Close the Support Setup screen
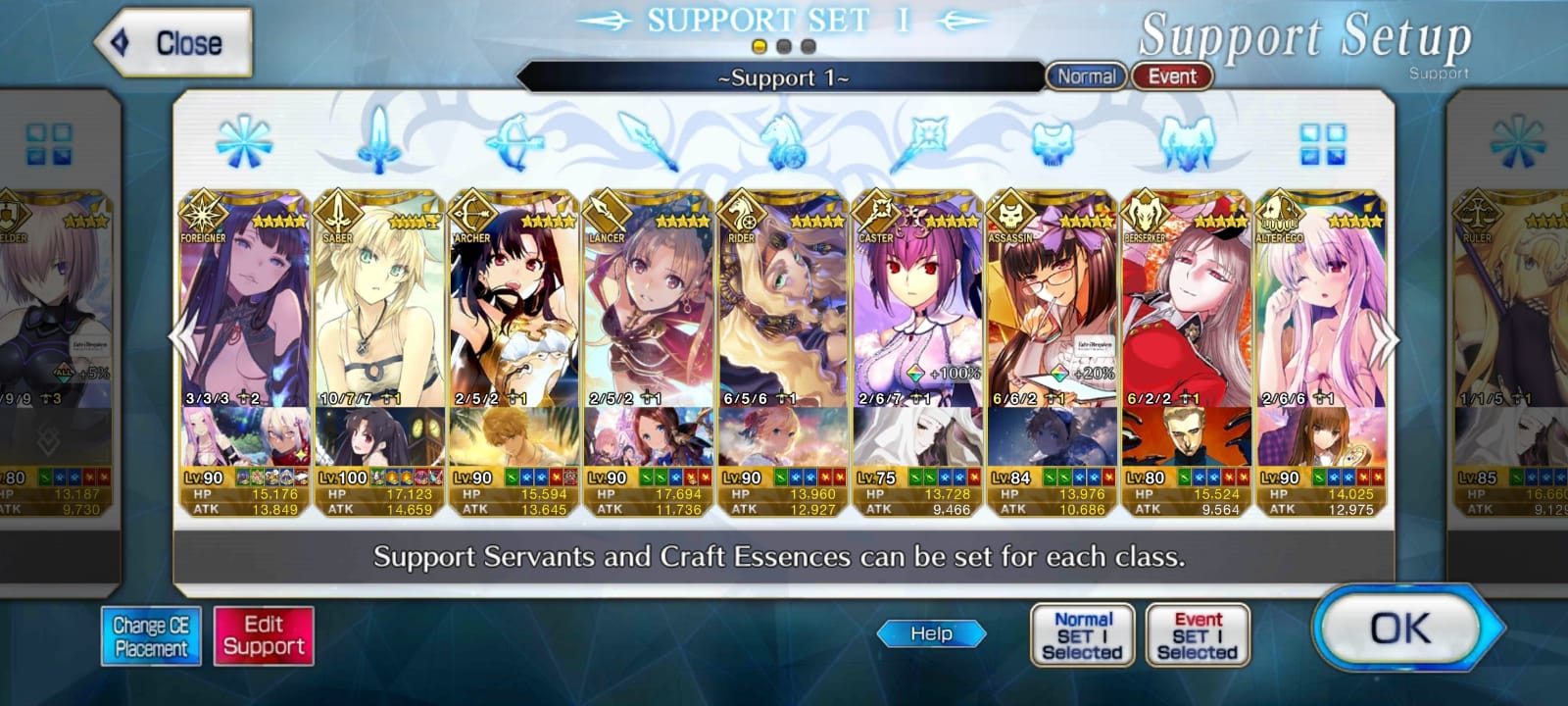1568x706 pixels. pos(173,43)
